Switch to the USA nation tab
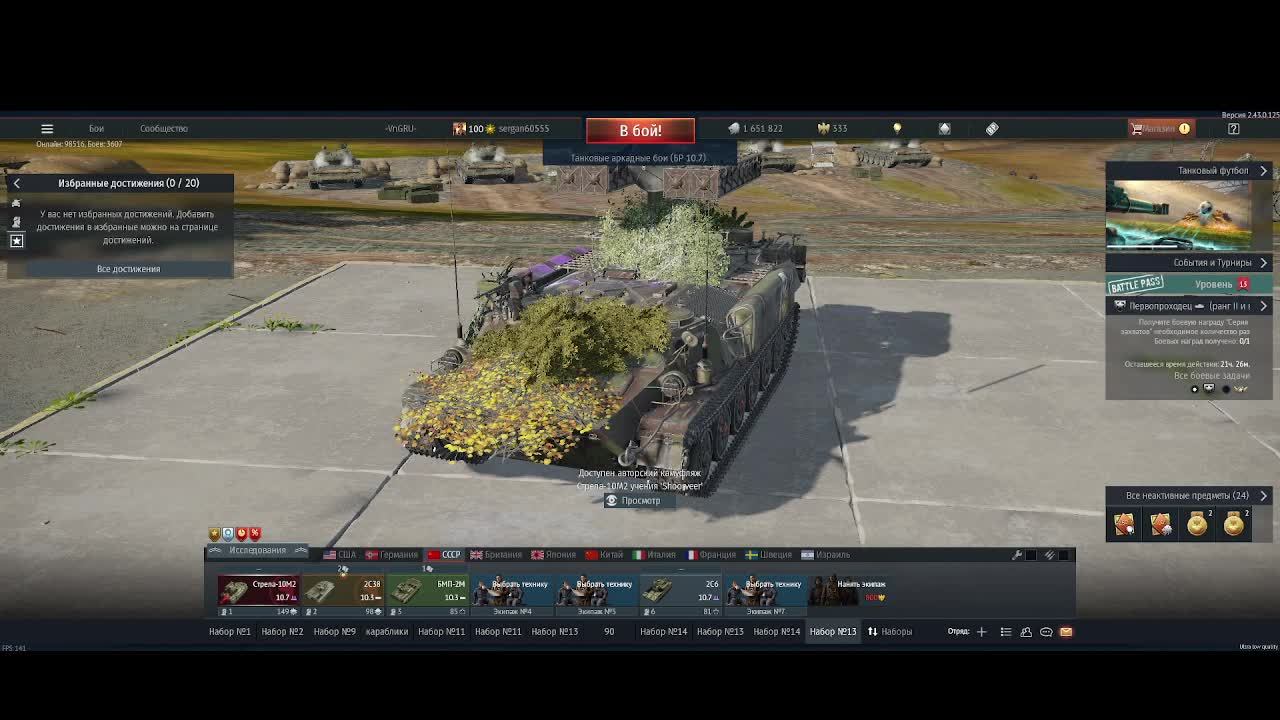The height and width of the screenshot is (720, 1280). pyautogui.click(x=340, y=555)
